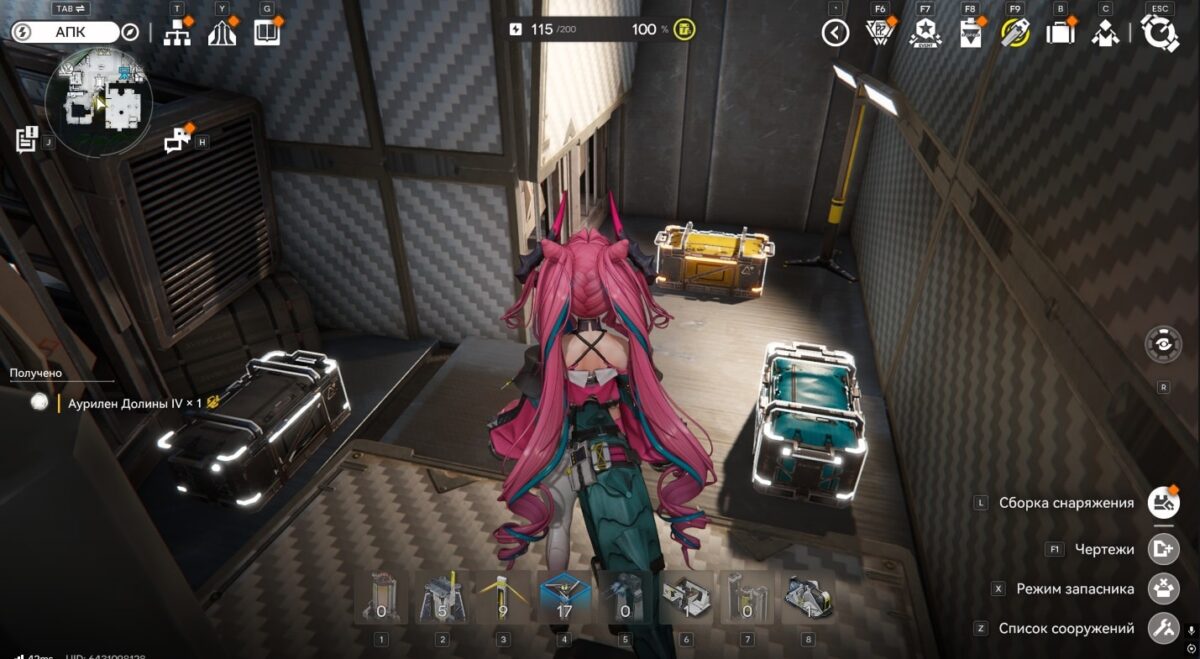Image resolution: width=1200 pixels, height=659 pixels.
Task: Select the hotbar building slot with count 5
Action: tap(442, 597)
